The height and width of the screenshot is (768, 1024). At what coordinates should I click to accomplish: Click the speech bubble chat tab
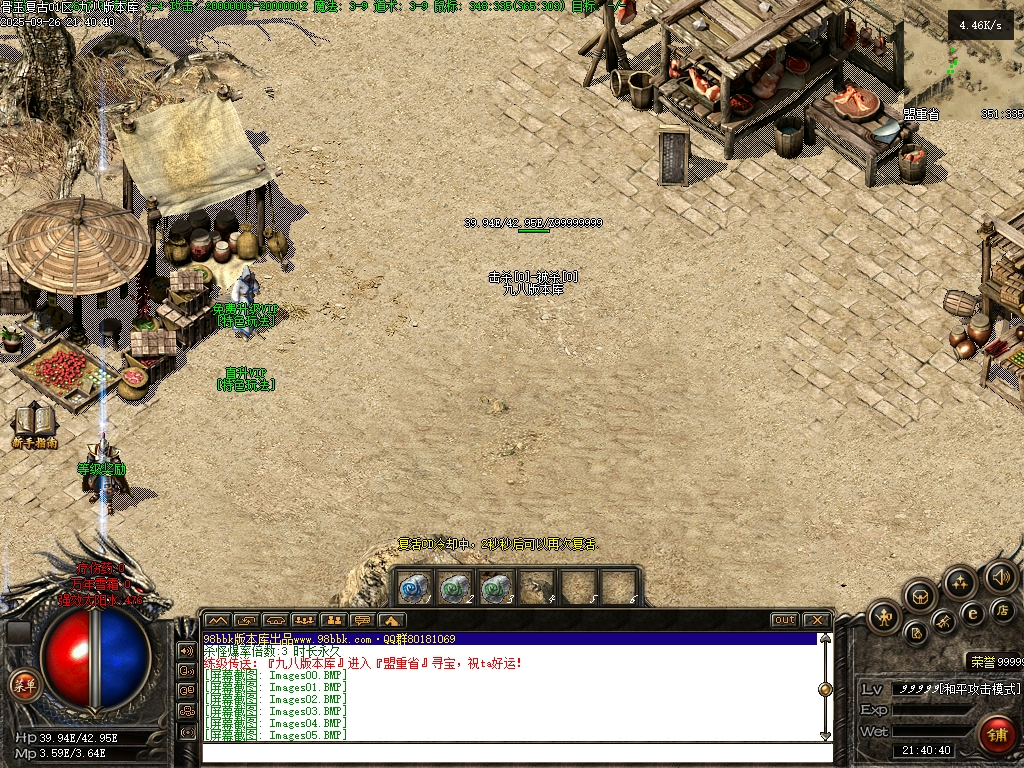click(x=362, y=620)
